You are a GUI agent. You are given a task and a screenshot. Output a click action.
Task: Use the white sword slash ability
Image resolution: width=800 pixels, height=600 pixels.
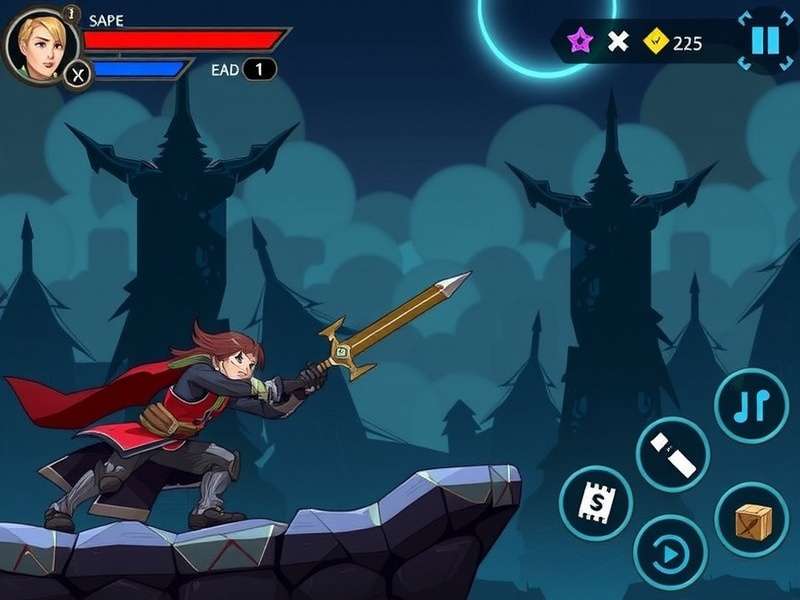tap(673, 455)
